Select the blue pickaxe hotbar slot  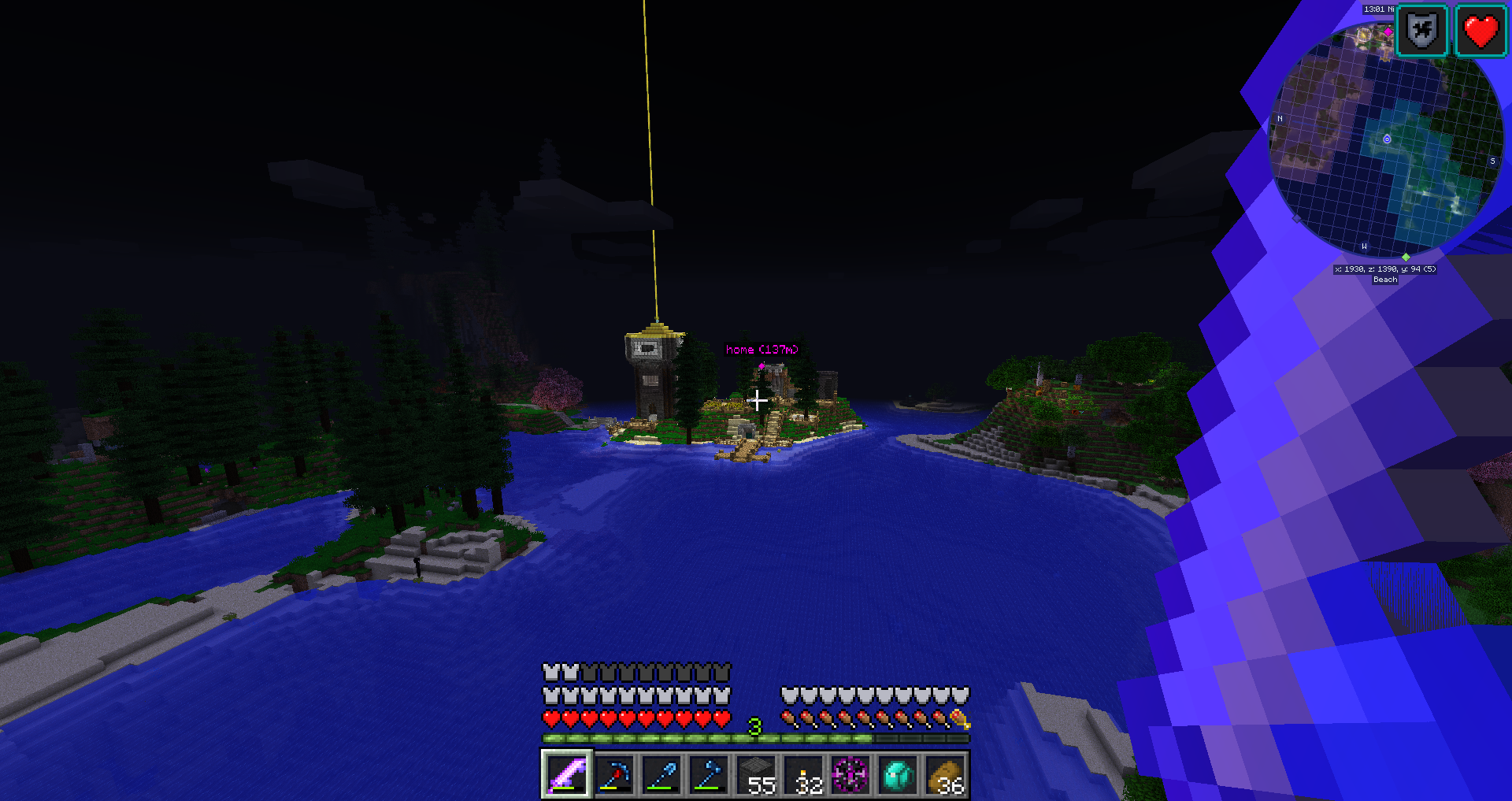coord(614,775)
